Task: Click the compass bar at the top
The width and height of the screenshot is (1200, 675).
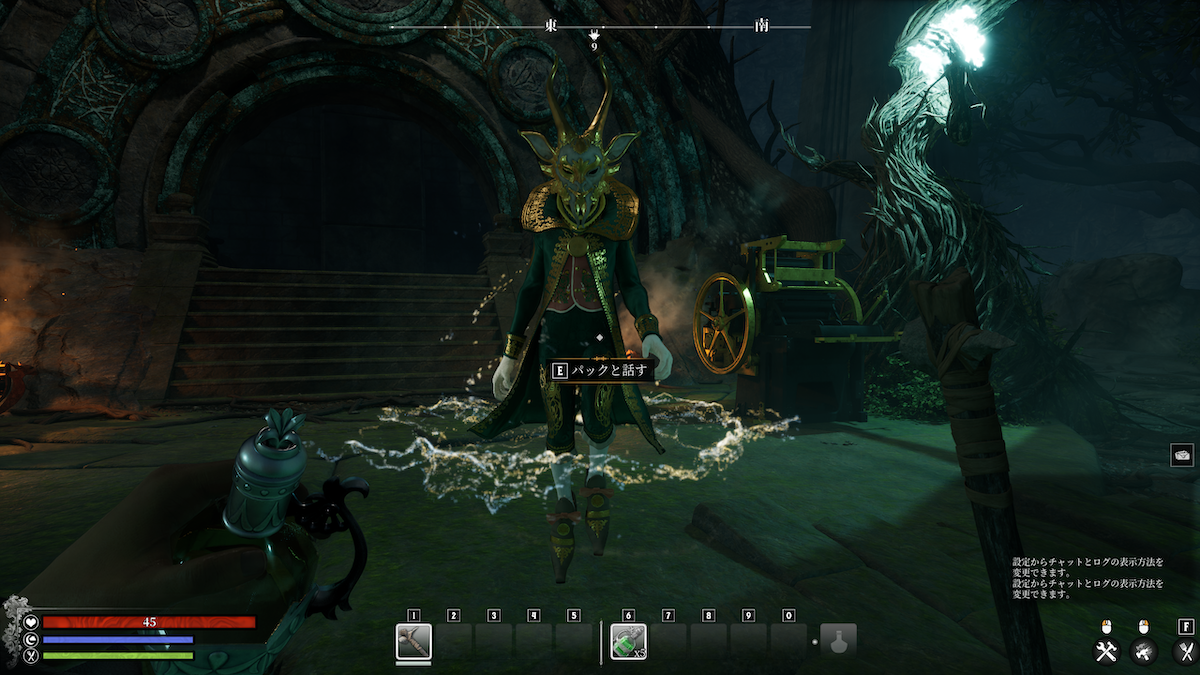Action: click(600, 26)
